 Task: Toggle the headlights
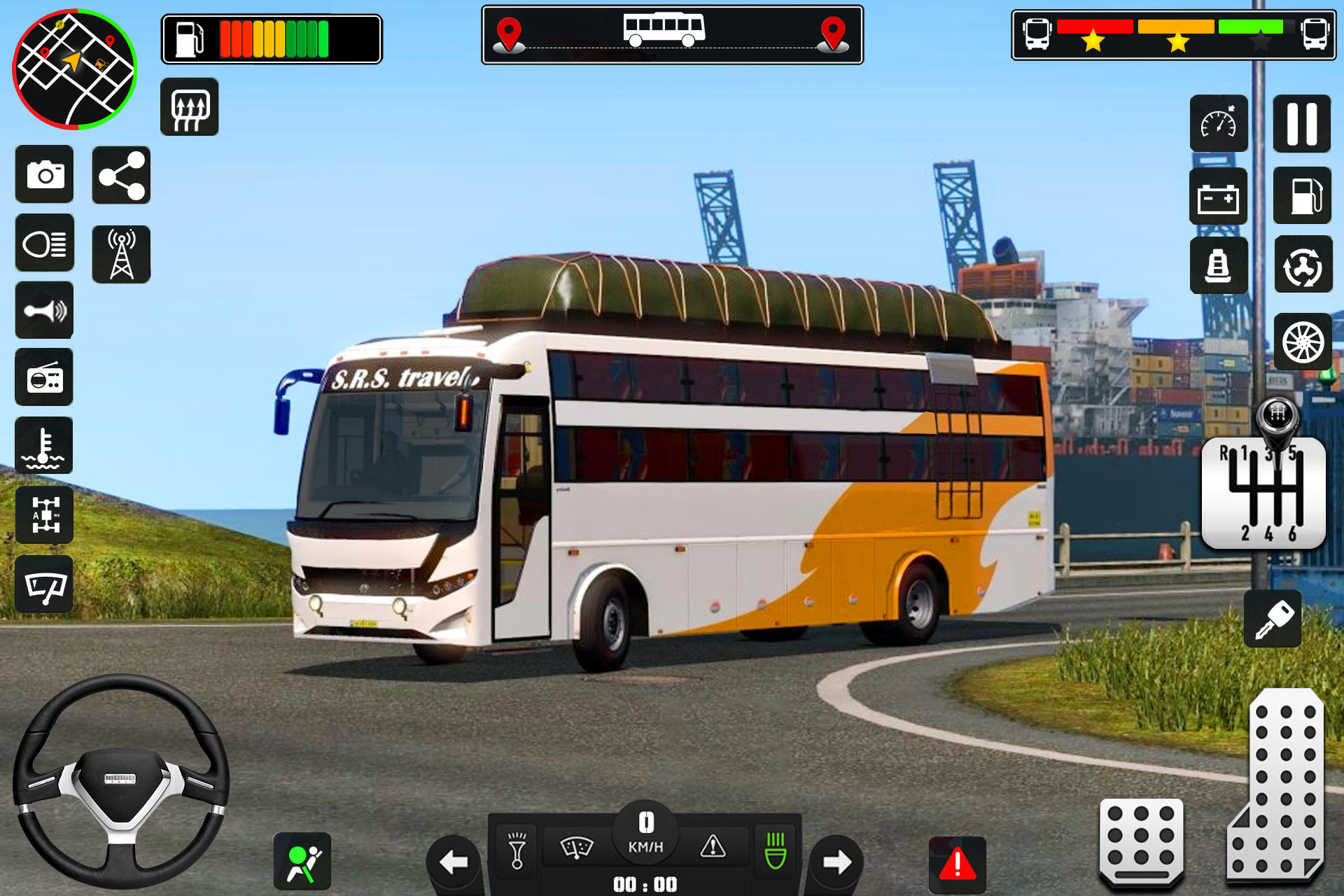(x=45, y=243)
